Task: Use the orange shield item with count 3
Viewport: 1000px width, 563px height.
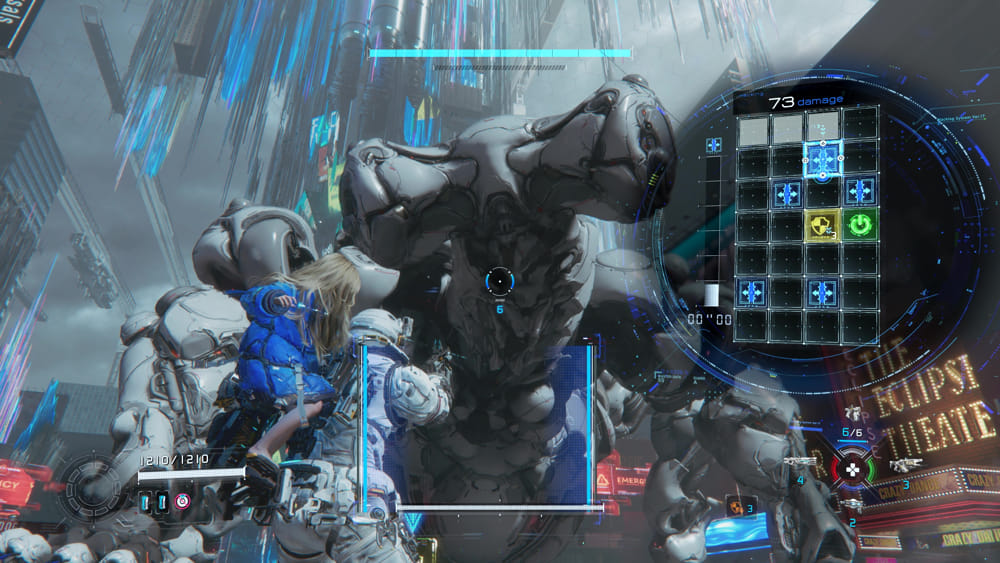Action: point(735,506)
